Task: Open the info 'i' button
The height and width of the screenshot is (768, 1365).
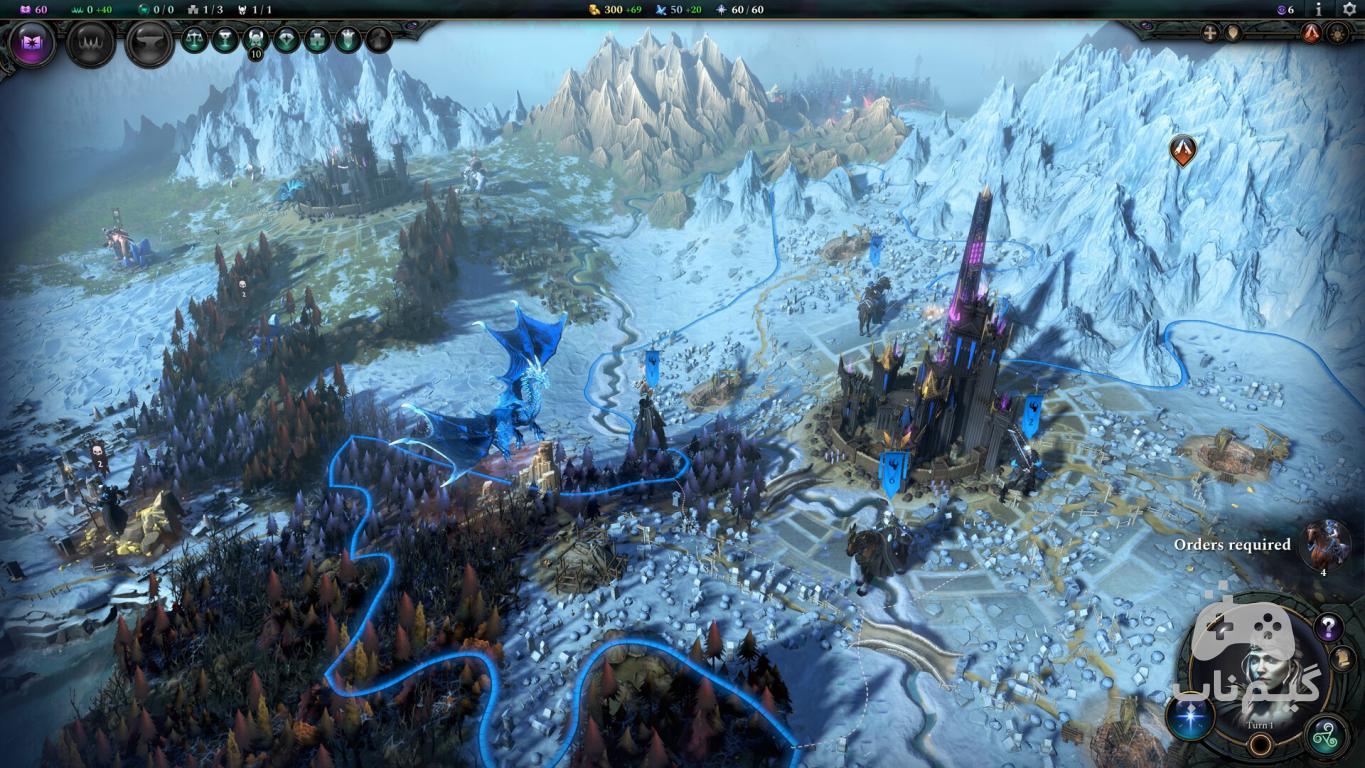Action: 1319,9
